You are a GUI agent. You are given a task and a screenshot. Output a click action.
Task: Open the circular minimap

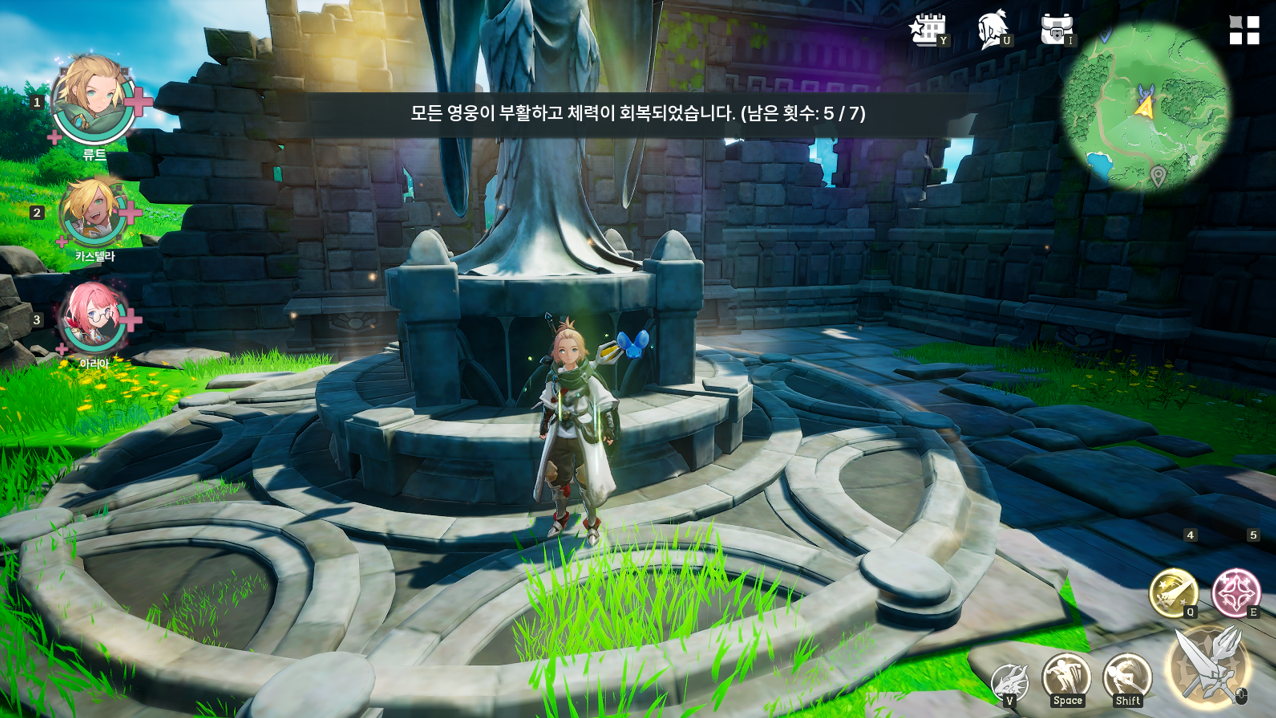click(x=1145, y=106)
